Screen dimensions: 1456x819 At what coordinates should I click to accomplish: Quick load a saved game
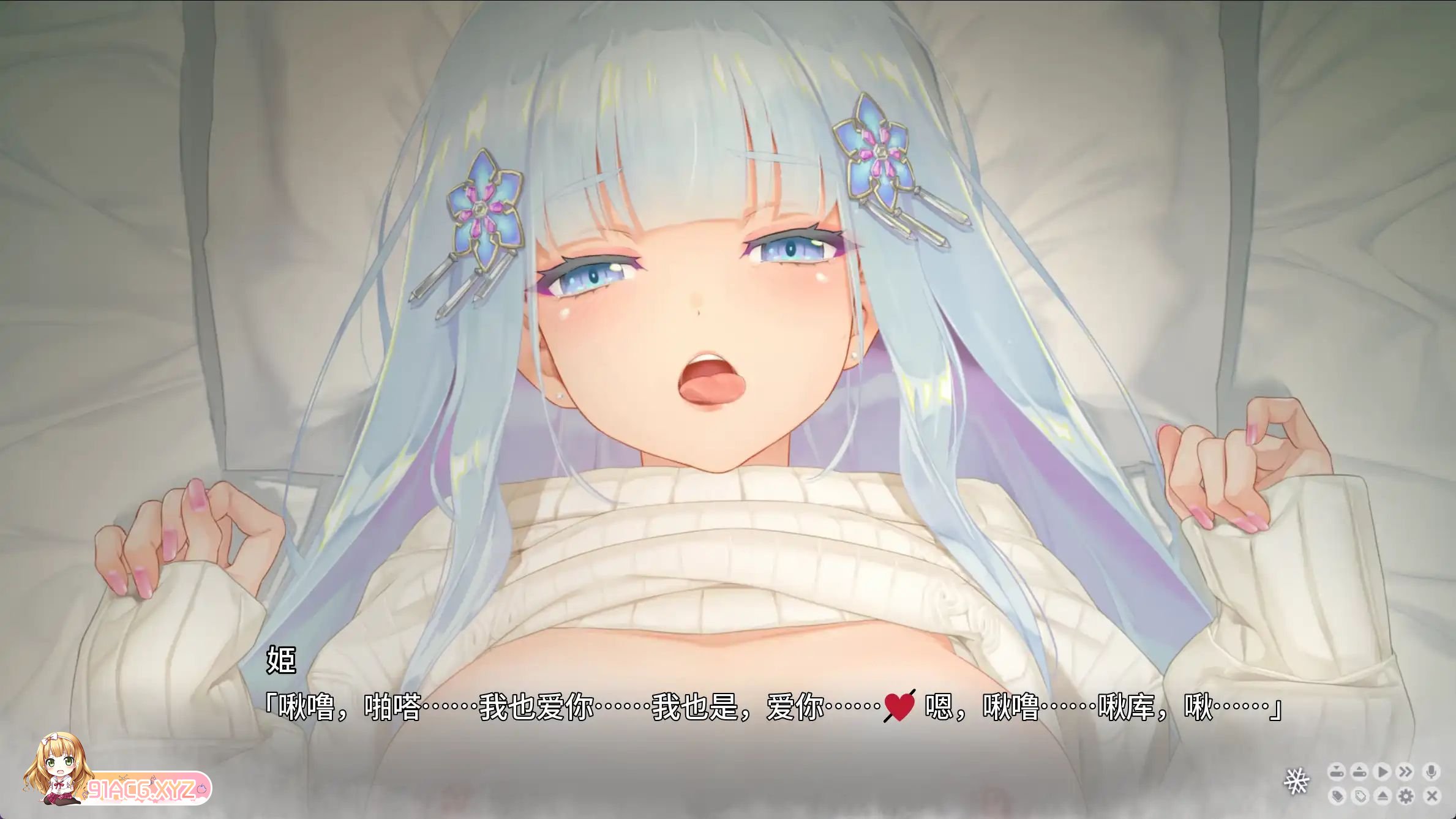pos(1359,772)
